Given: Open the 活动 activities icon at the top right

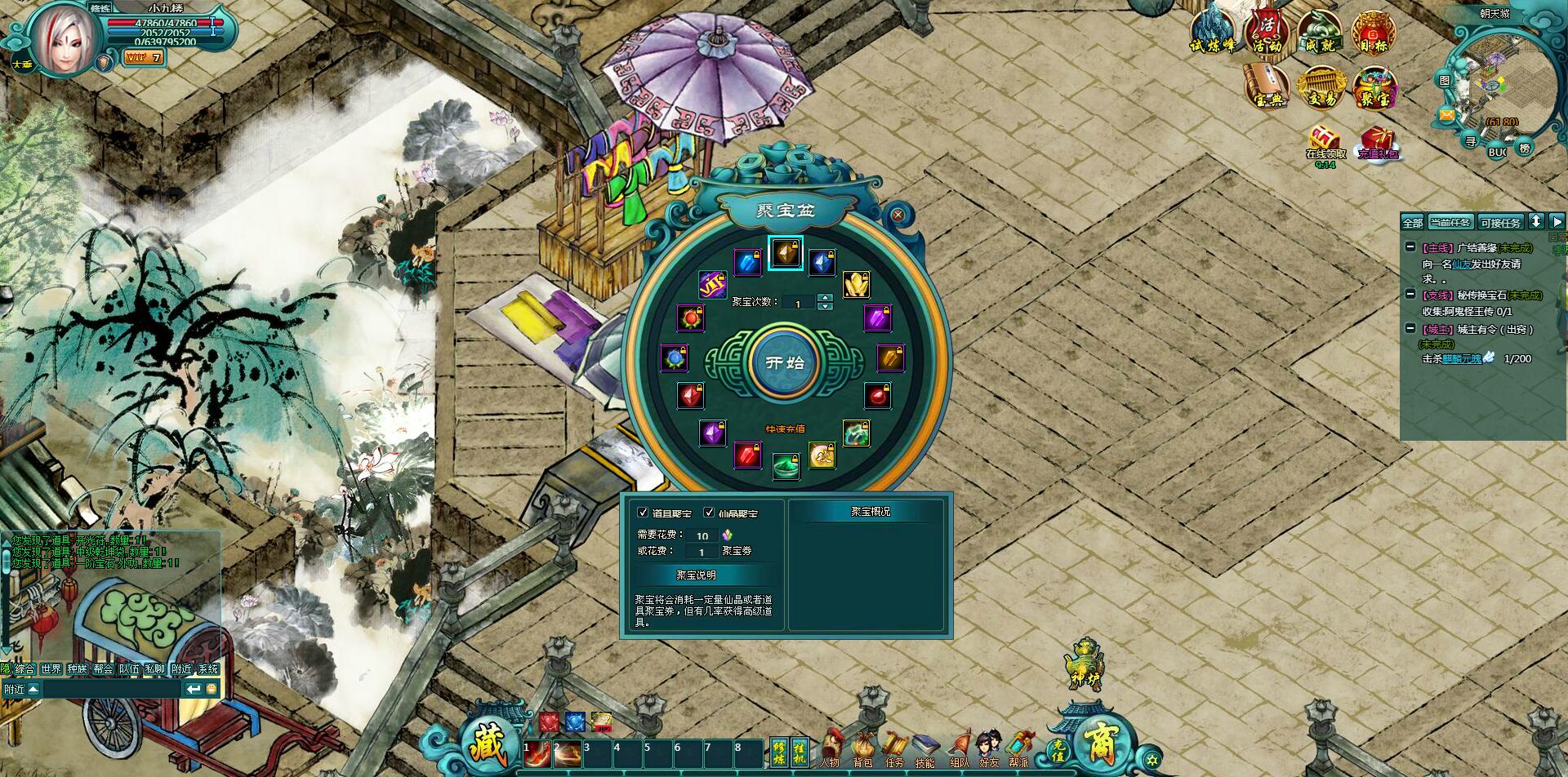Looking at the screenshot, I should (x=1268, y=31).
